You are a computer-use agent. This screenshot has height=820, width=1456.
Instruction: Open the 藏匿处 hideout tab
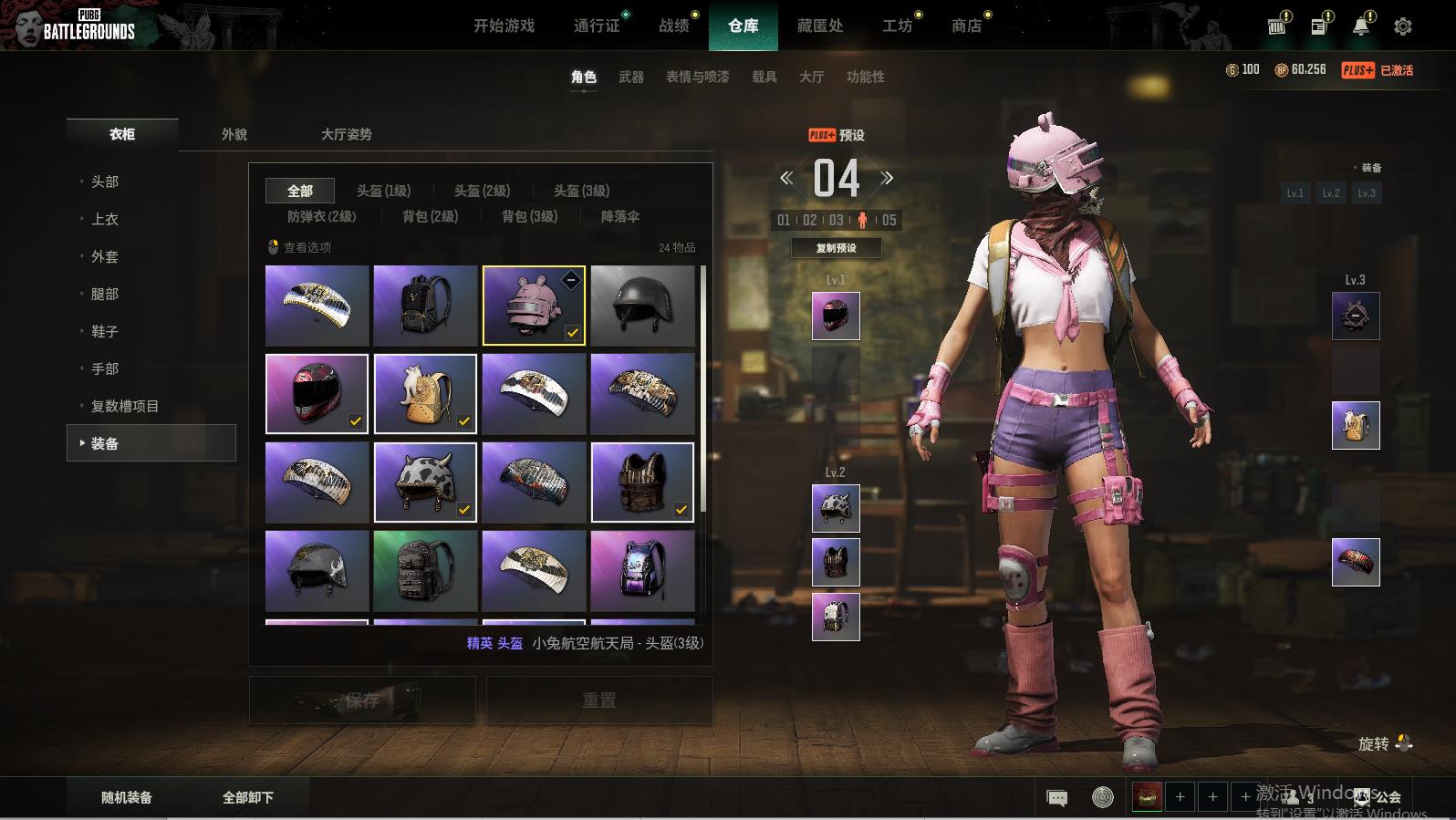coord(819,26)
